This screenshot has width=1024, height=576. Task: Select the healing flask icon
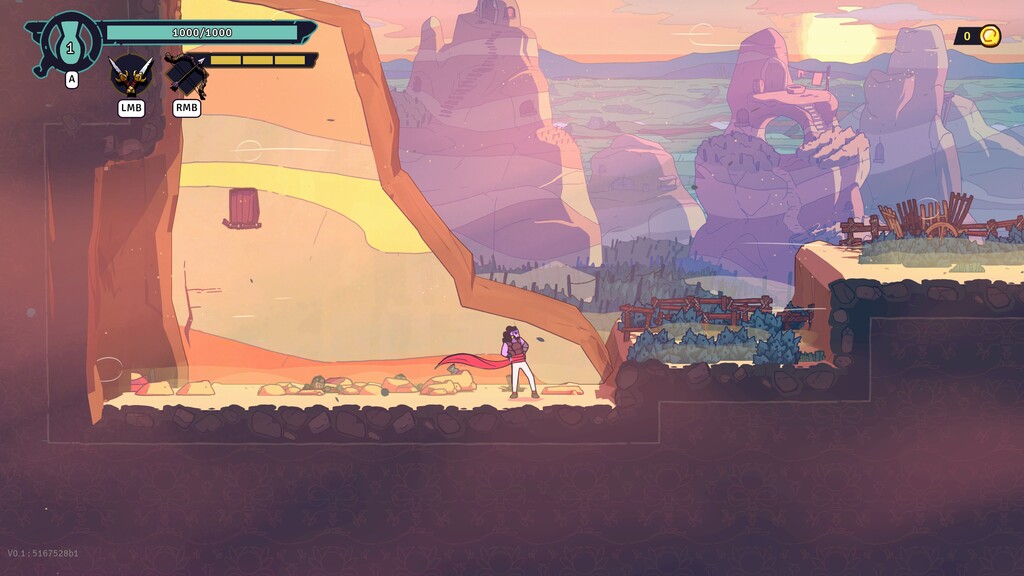click(x=70, y=44)
